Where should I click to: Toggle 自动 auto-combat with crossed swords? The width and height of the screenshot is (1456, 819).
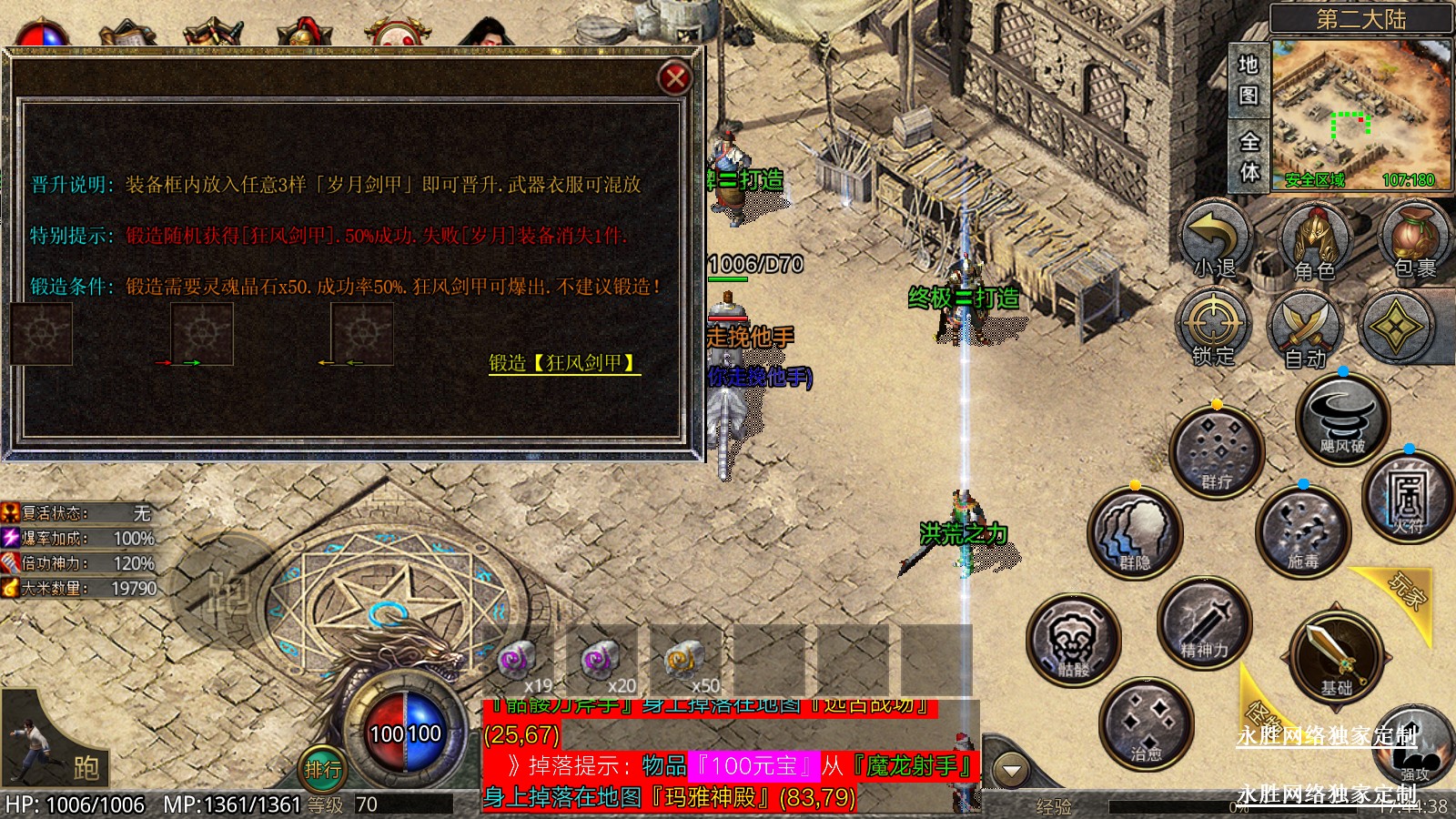[1306, 329]
